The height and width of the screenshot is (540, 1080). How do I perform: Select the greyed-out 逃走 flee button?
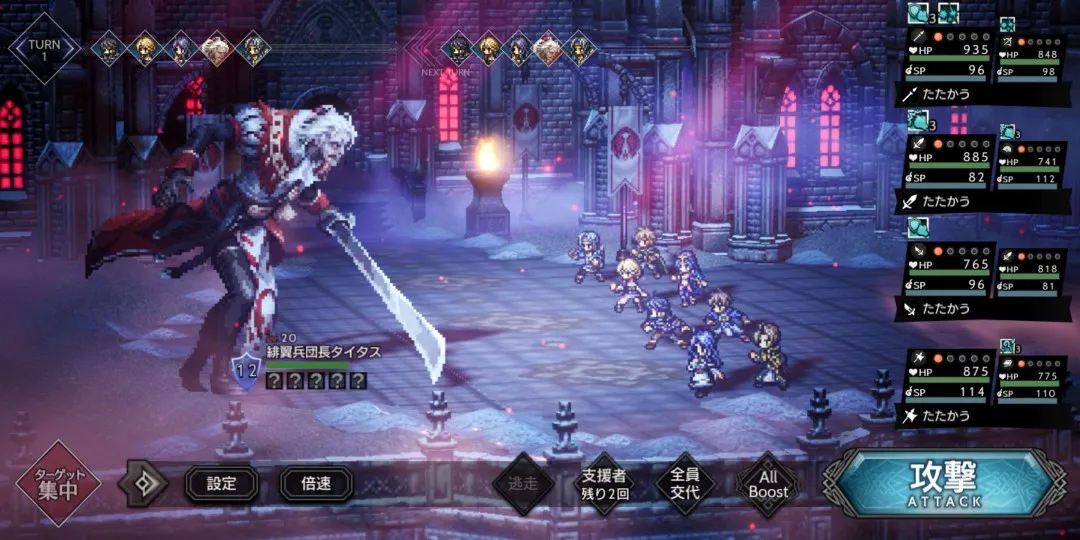523,484
